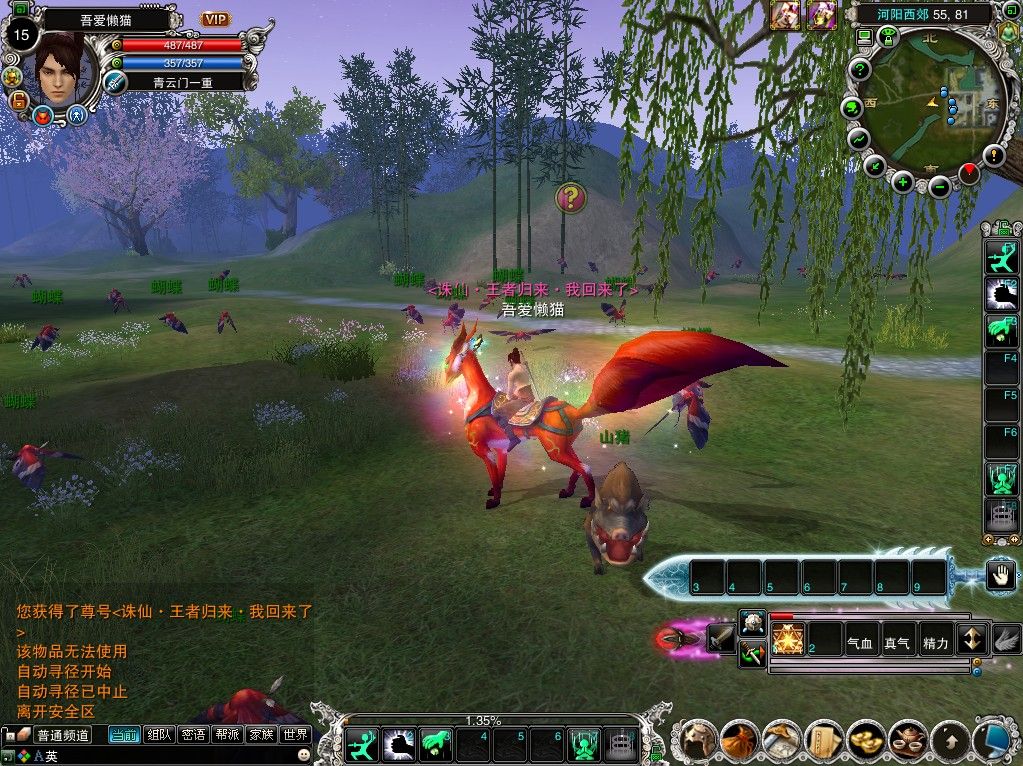Image resolution: width=1023 pixels, height=766 pixels.
Task: Choose the 家族 chat tab
Action: (261, 735)
